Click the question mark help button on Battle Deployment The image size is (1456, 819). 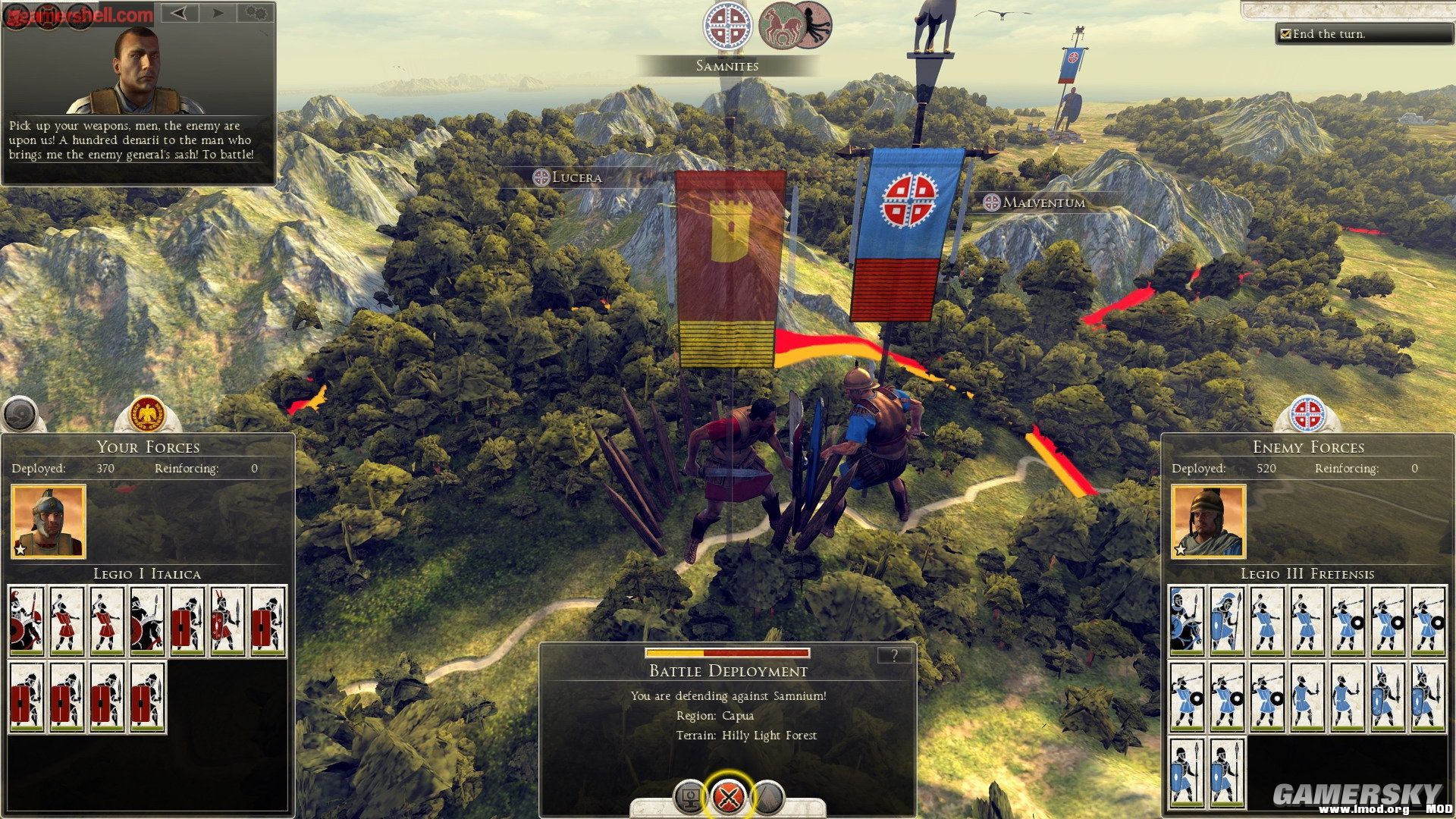[x=896, y=657]
